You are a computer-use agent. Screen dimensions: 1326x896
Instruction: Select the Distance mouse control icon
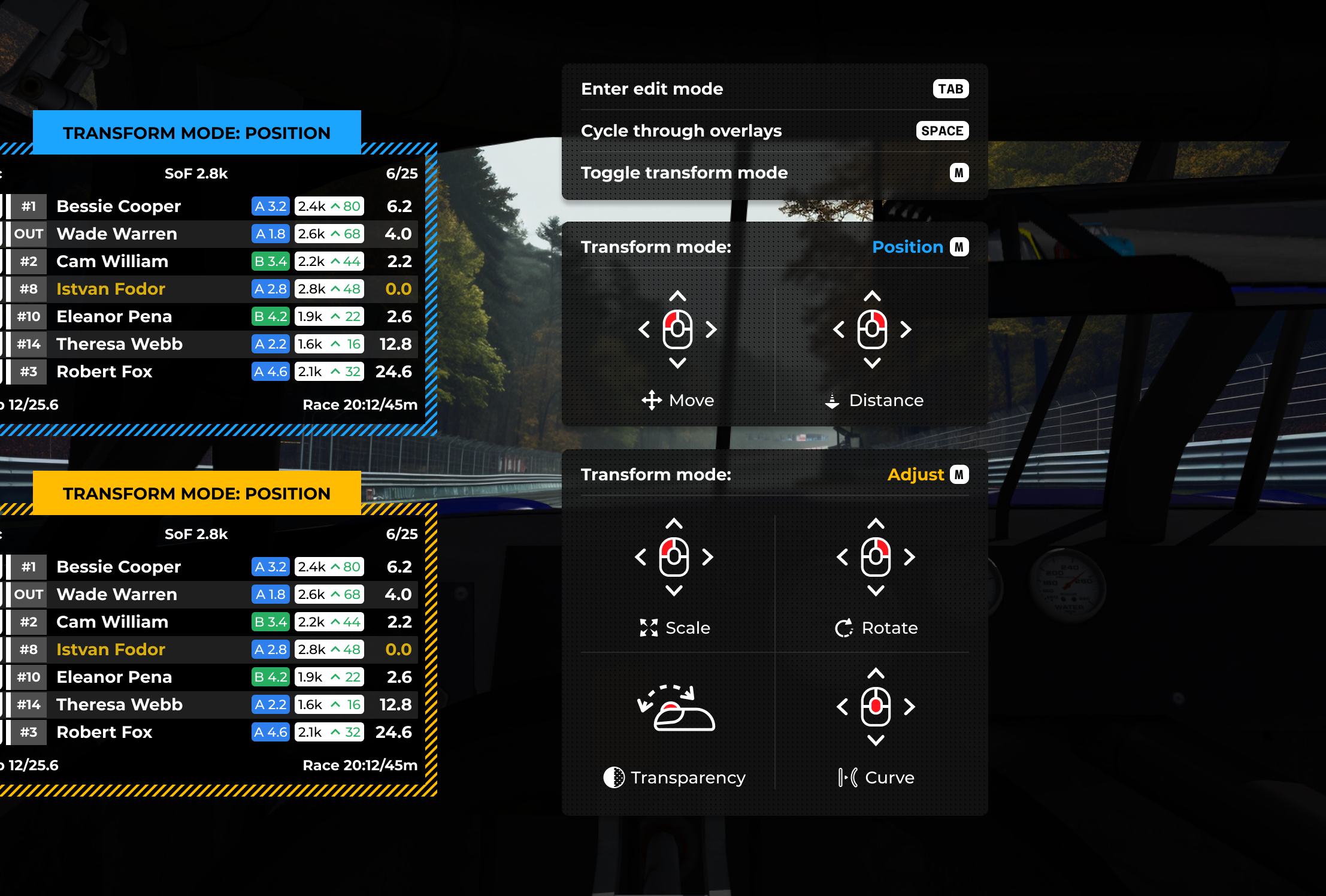point(872,330)
